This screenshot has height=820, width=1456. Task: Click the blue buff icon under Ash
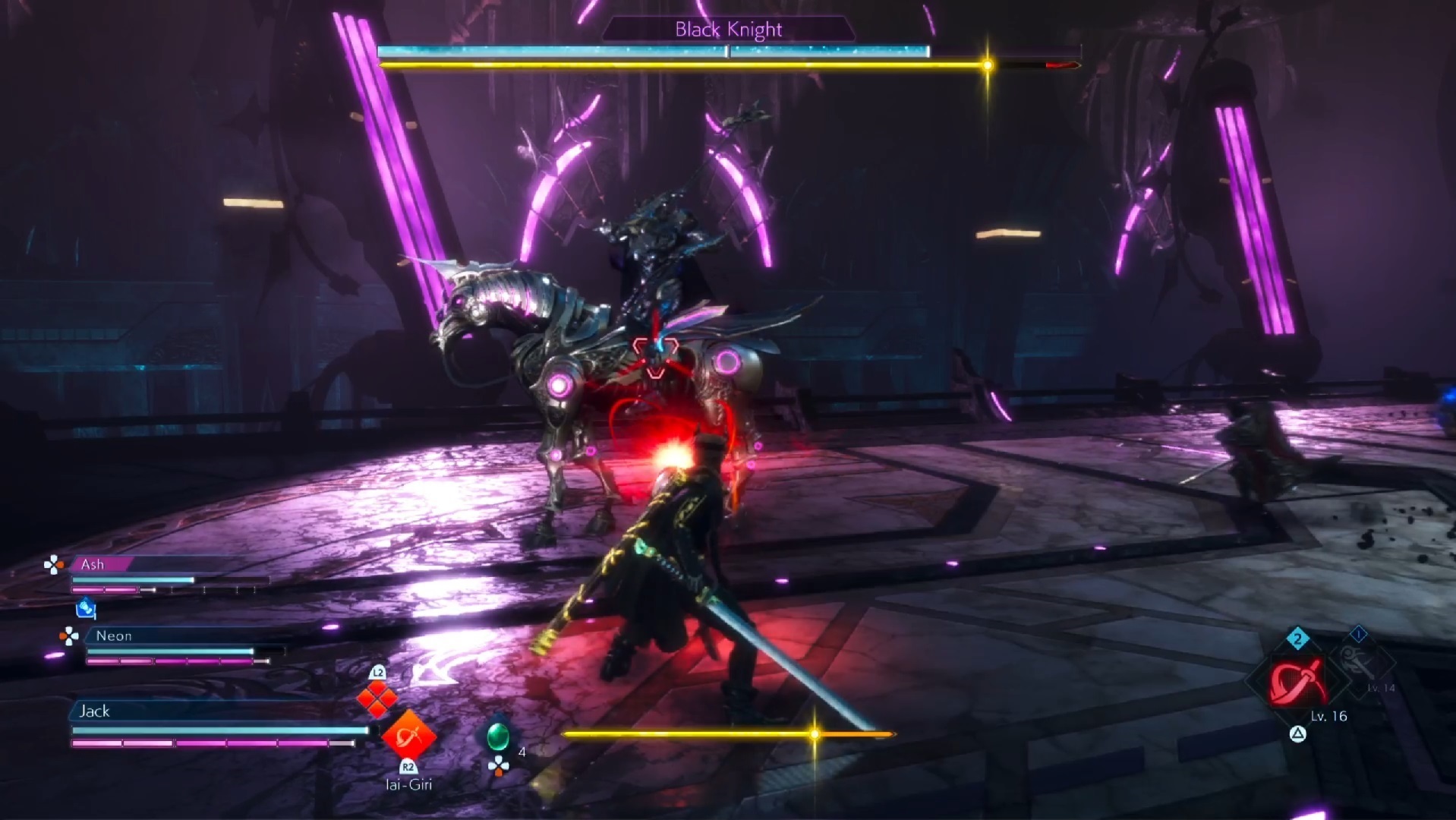coord(86,608)
